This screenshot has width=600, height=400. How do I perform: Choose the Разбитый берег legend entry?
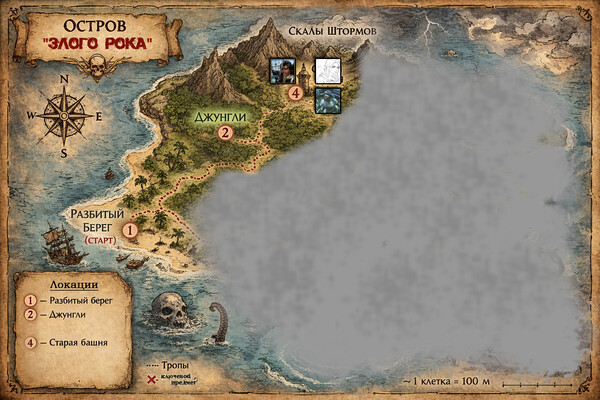[x=76, y=299]
